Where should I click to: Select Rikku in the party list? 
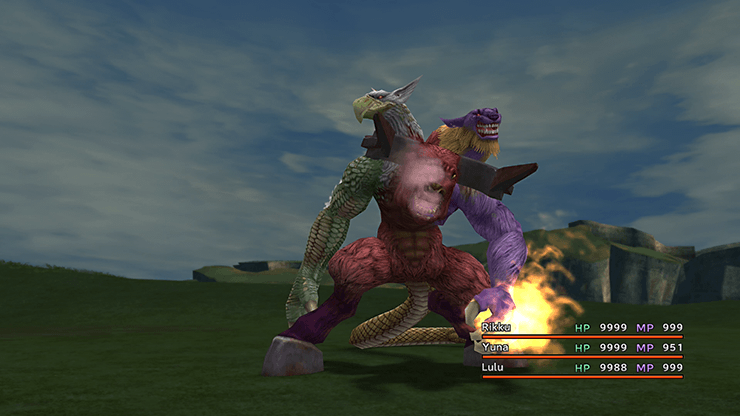point(497,327)
